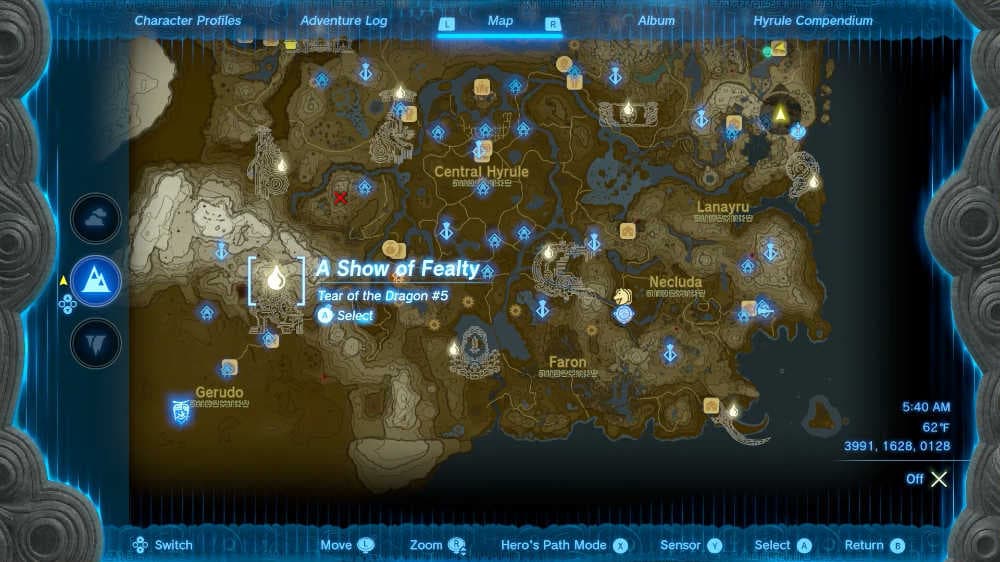Open the Character Profiles tab
Screen dimensions: 1000x562
(187, 20)
